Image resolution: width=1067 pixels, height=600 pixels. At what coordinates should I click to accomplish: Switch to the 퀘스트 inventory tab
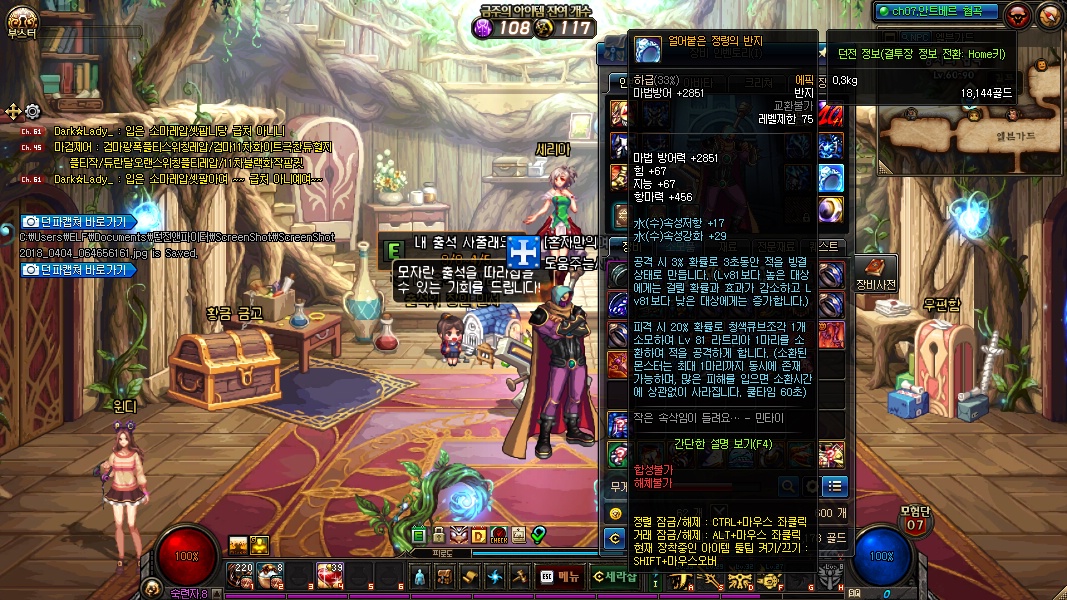[827, 246]
